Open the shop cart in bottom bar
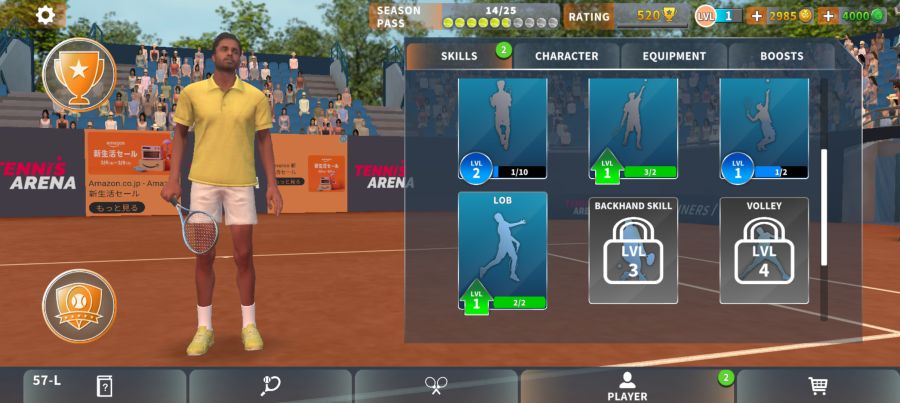This screenshot has width=900, height=403. tap(817, 386)
